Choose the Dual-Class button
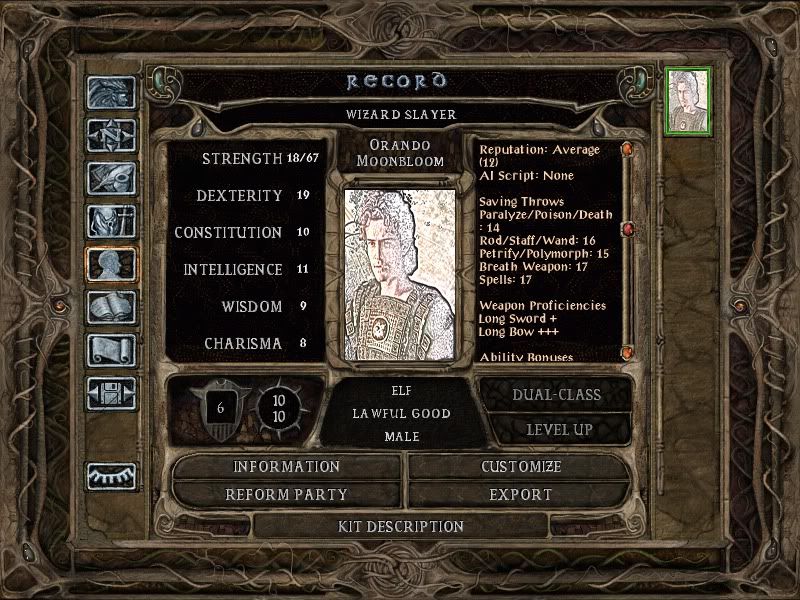Viewport: 800px width, 600px height. coord(556,395)
